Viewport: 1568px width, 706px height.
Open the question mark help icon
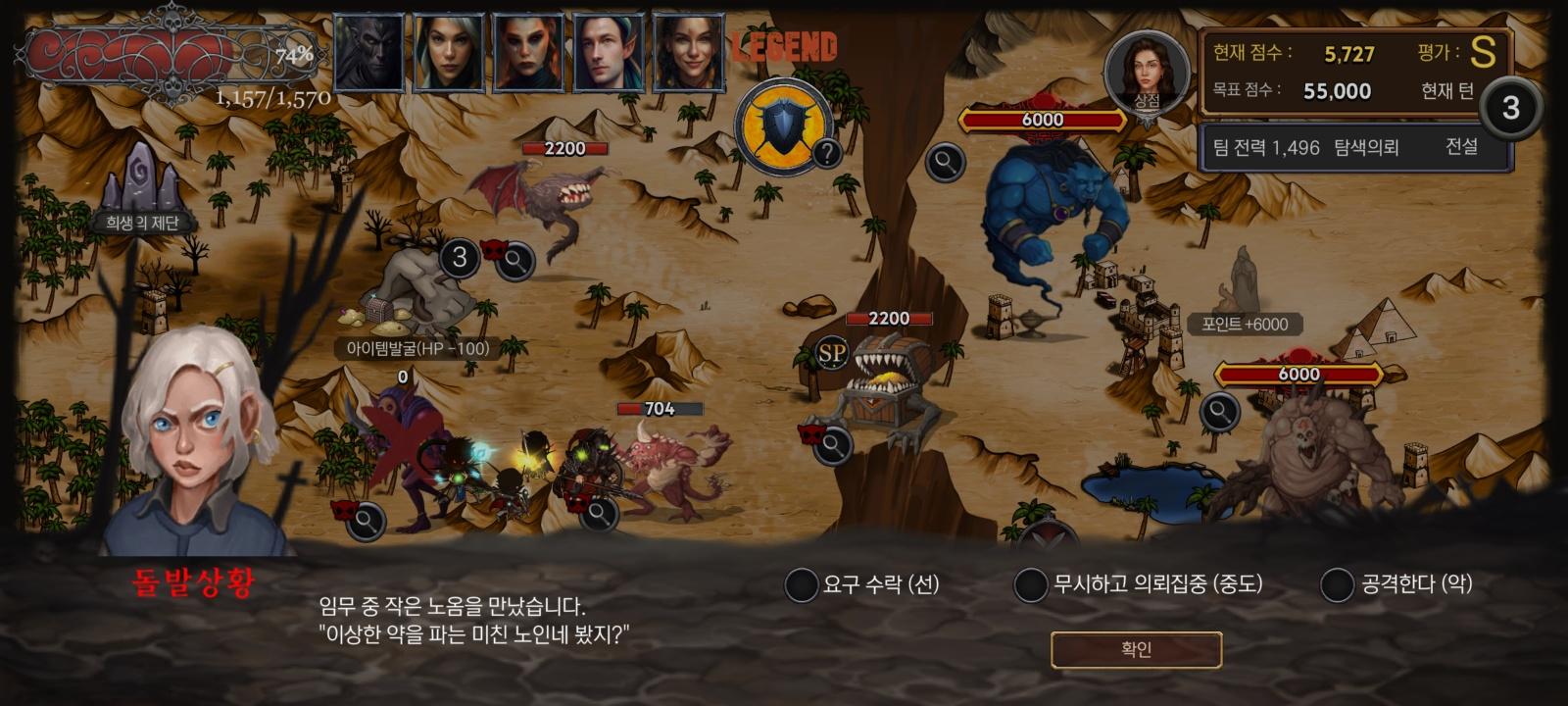[x=828, y=152]
